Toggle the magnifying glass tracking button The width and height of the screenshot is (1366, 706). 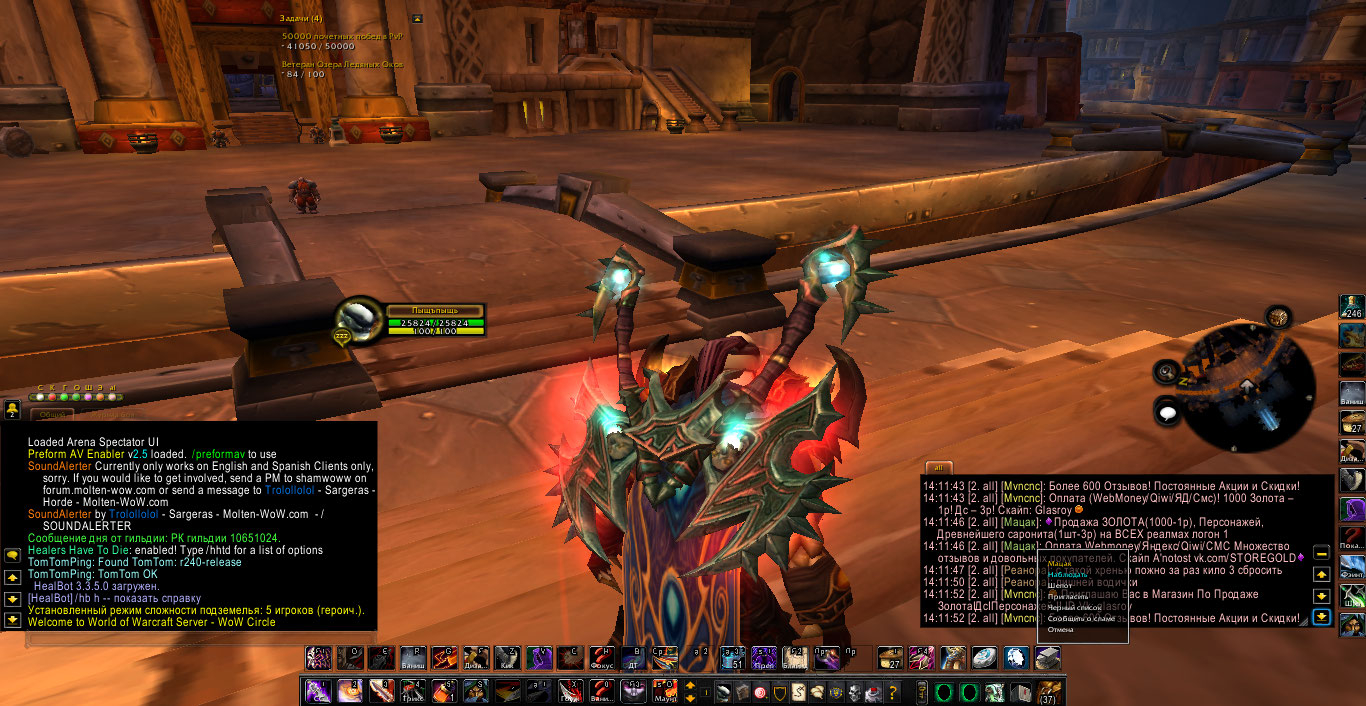(x=1166, y=372)
